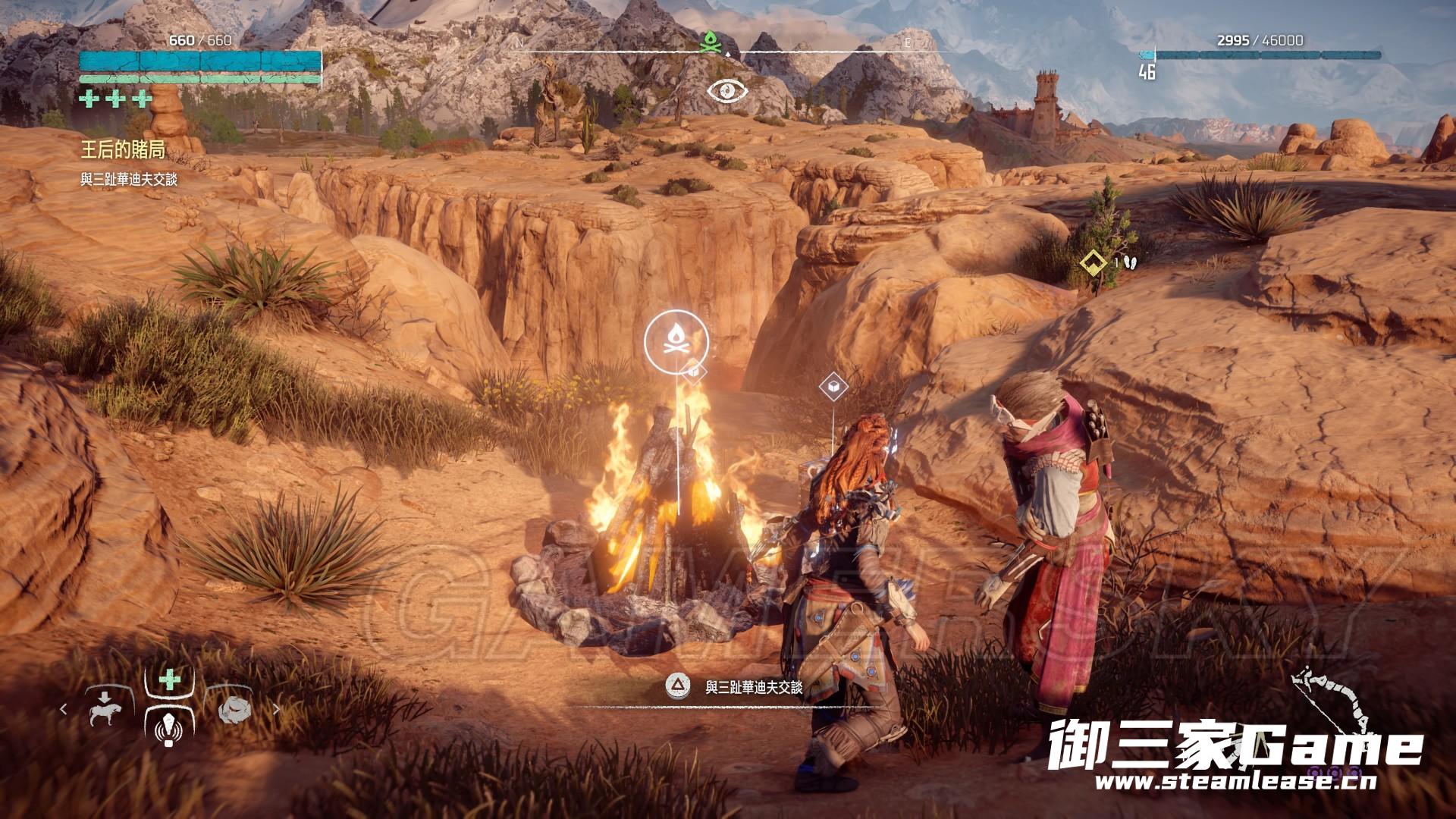Click the campfire save point marker

point(676,342)
